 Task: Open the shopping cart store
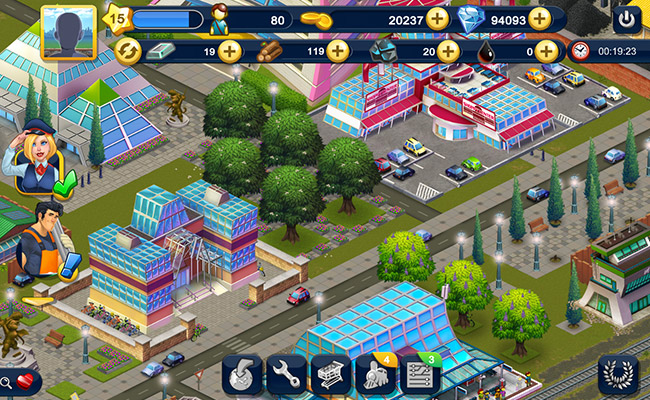coord(331,376)
